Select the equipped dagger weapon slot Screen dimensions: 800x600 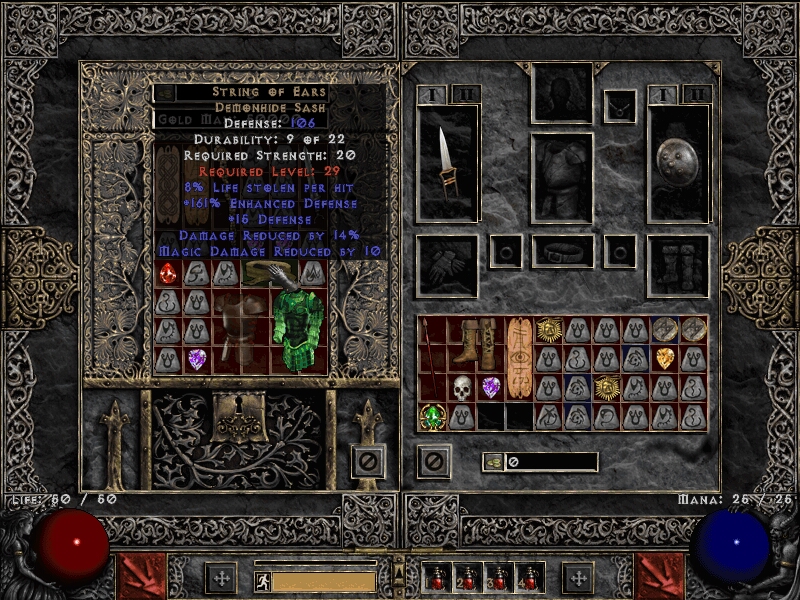click(x=445, y=163)
